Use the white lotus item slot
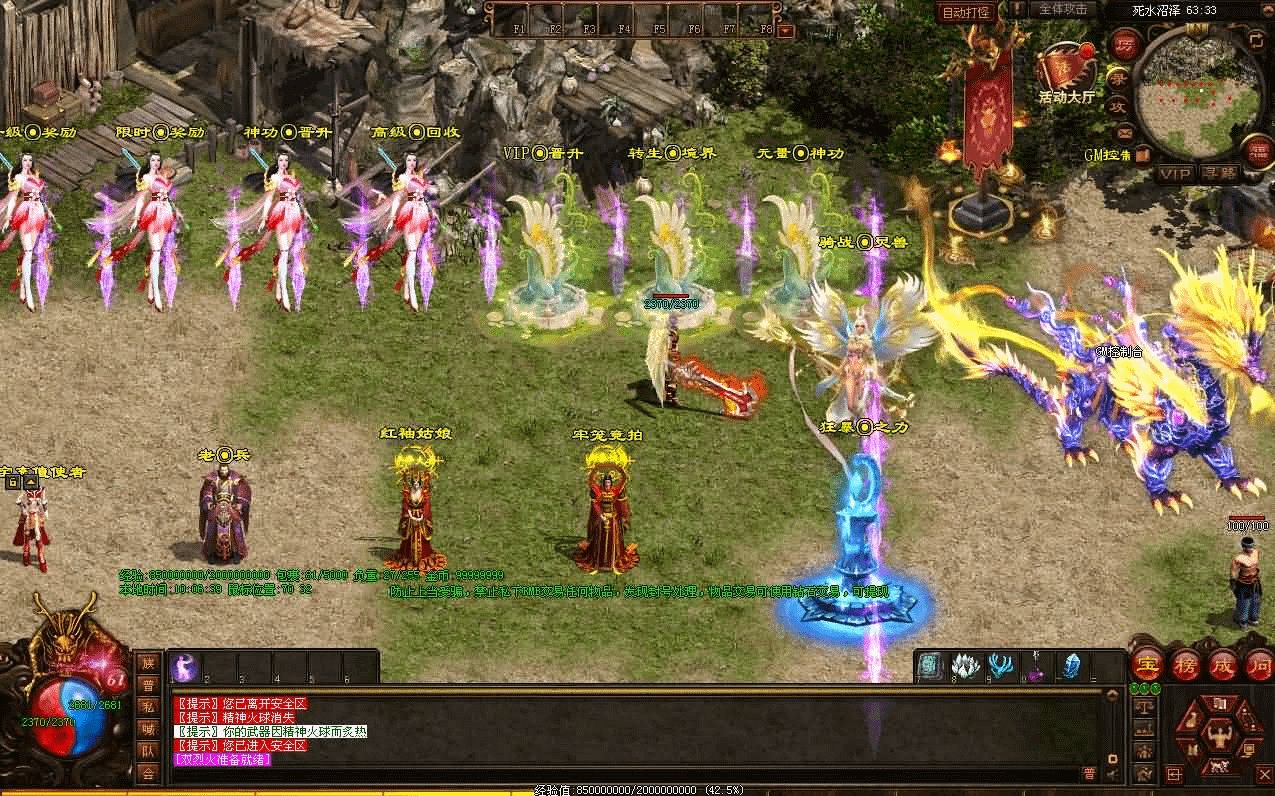This screenshot has height=796, width=1275. (964, 666)
